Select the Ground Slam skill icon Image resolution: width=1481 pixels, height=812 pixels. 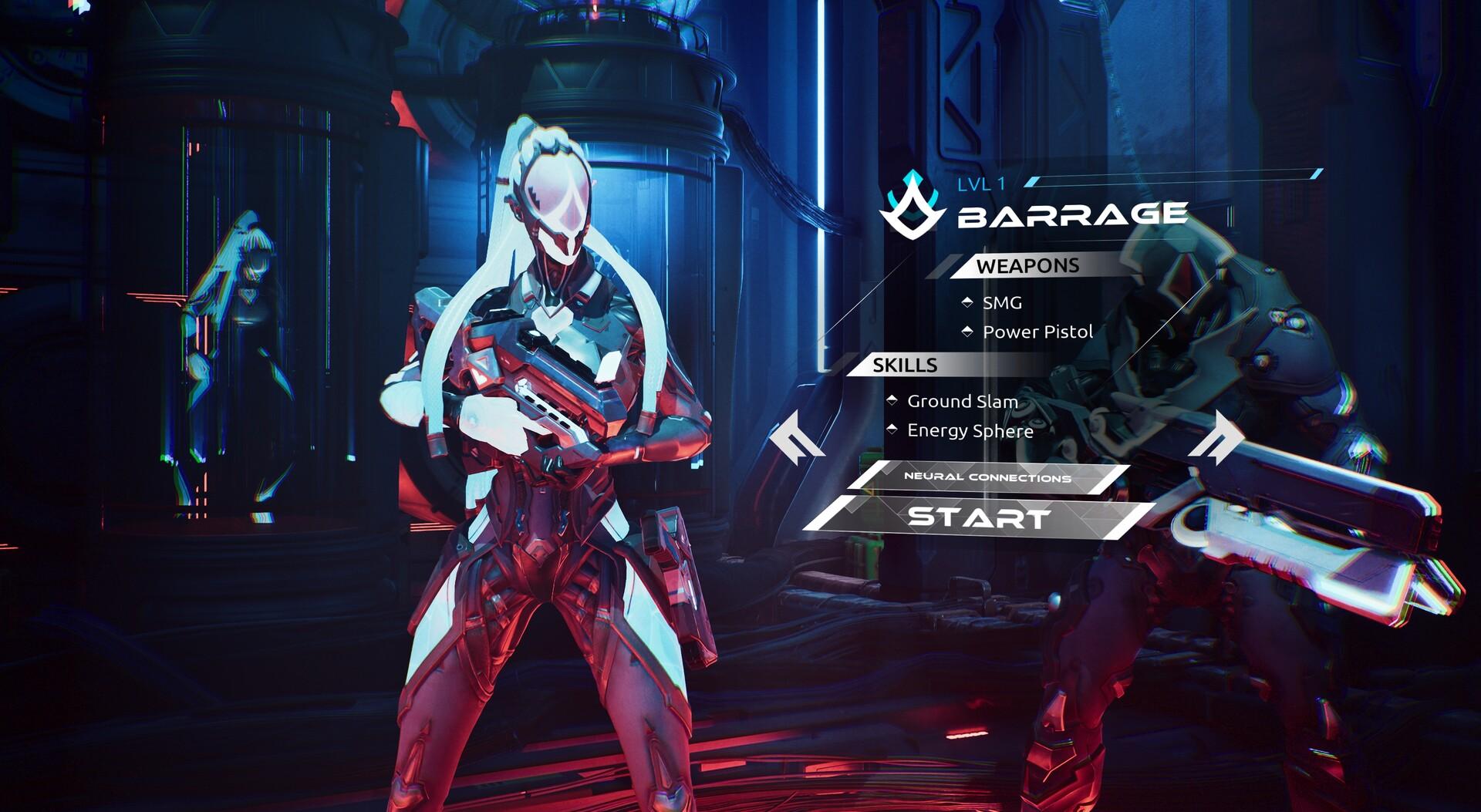pyautogui.click(x=893, y=401)
